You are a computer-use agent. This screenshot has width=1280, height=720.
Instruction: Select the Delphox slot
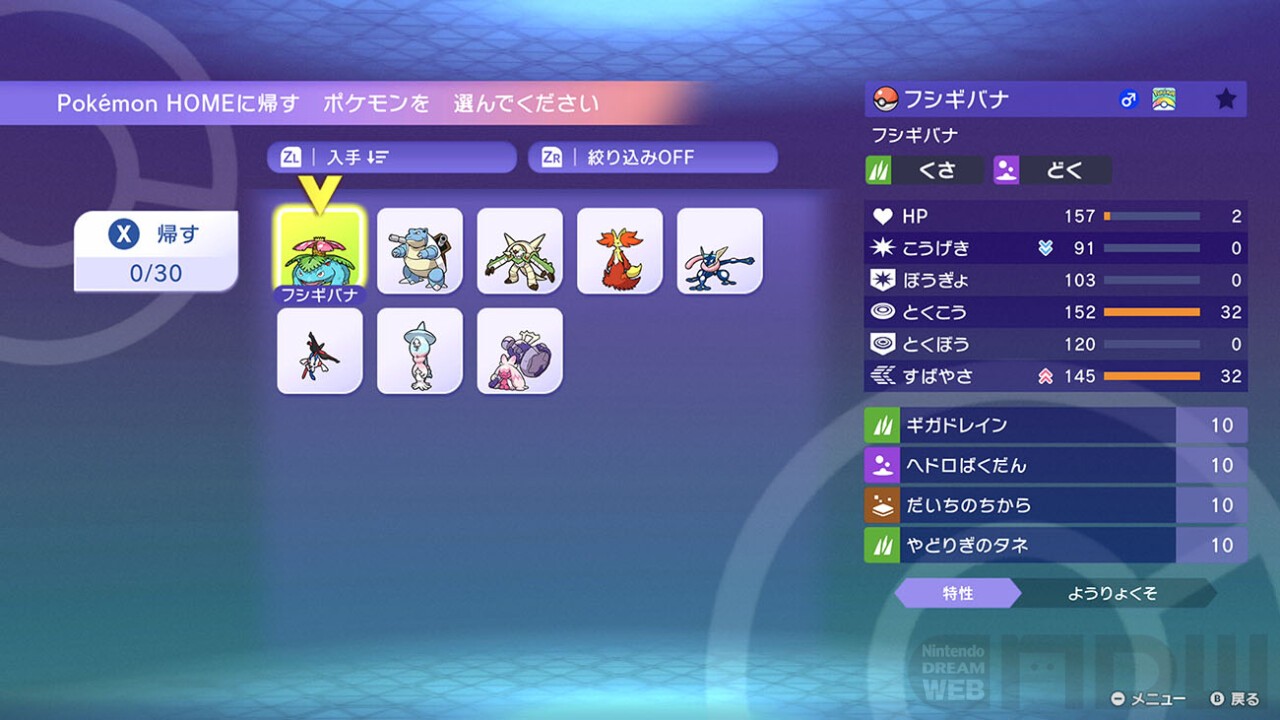tap(620, 250)
